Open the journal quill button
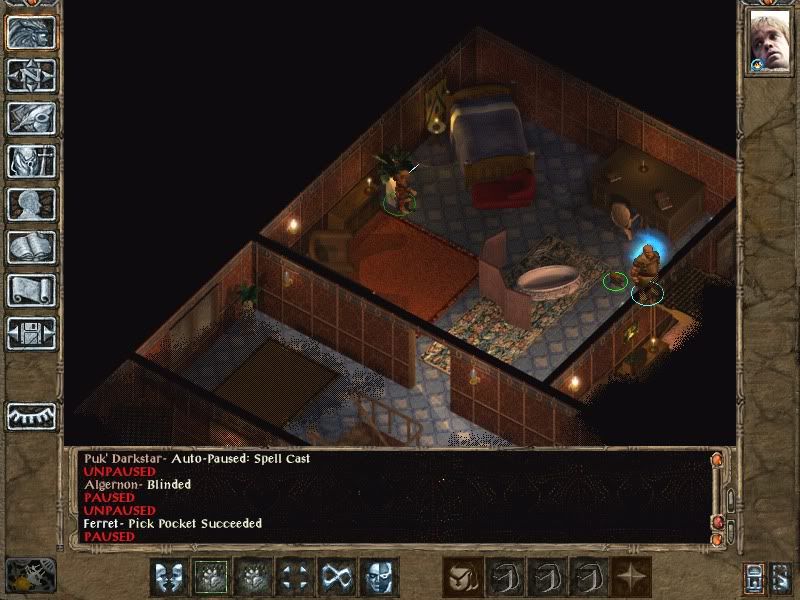This screenshot has height=600, width=800. [x=31, y=118]
